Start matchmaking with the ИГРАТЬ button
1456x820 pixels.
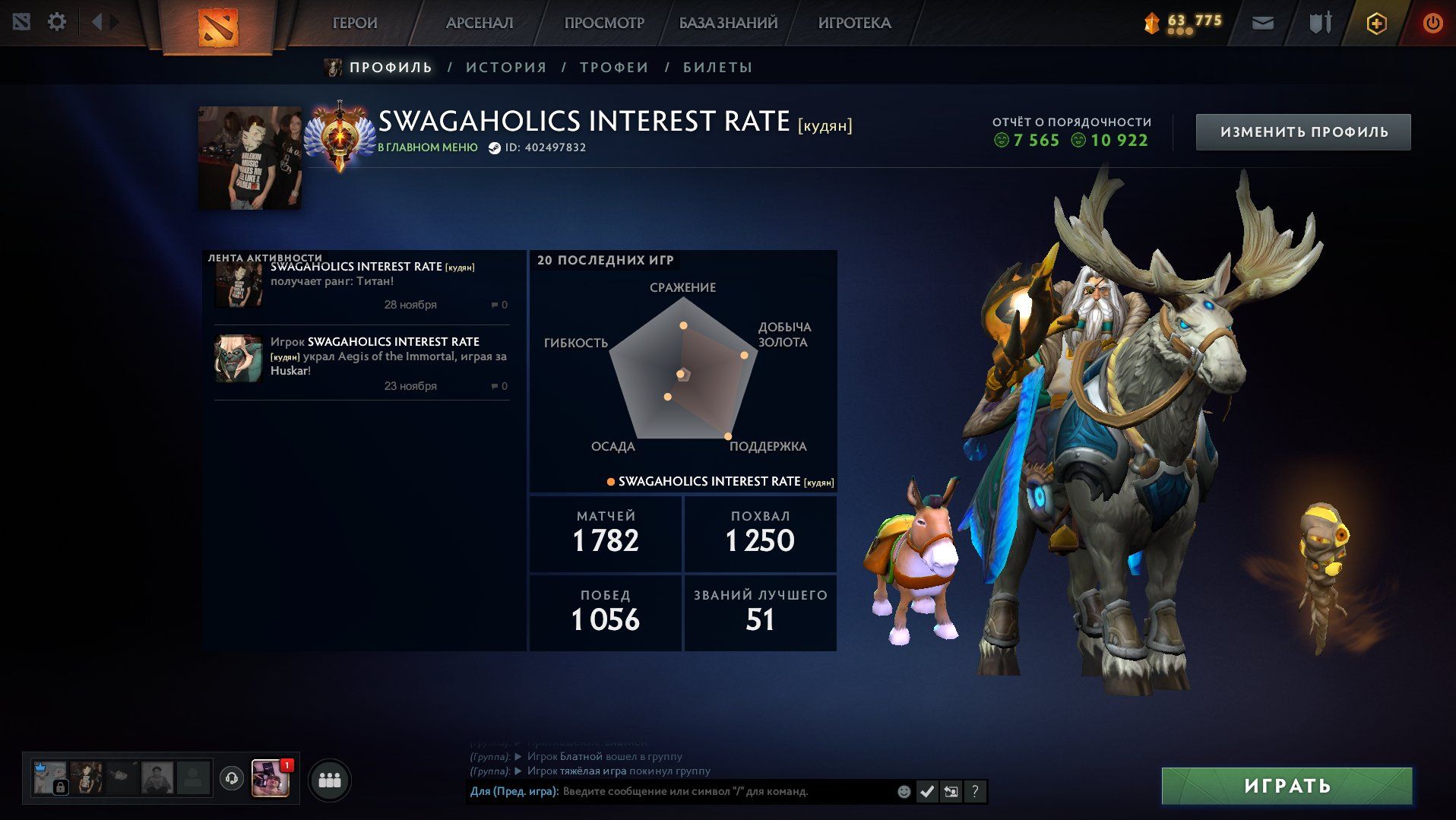(x=1287, y=786)
